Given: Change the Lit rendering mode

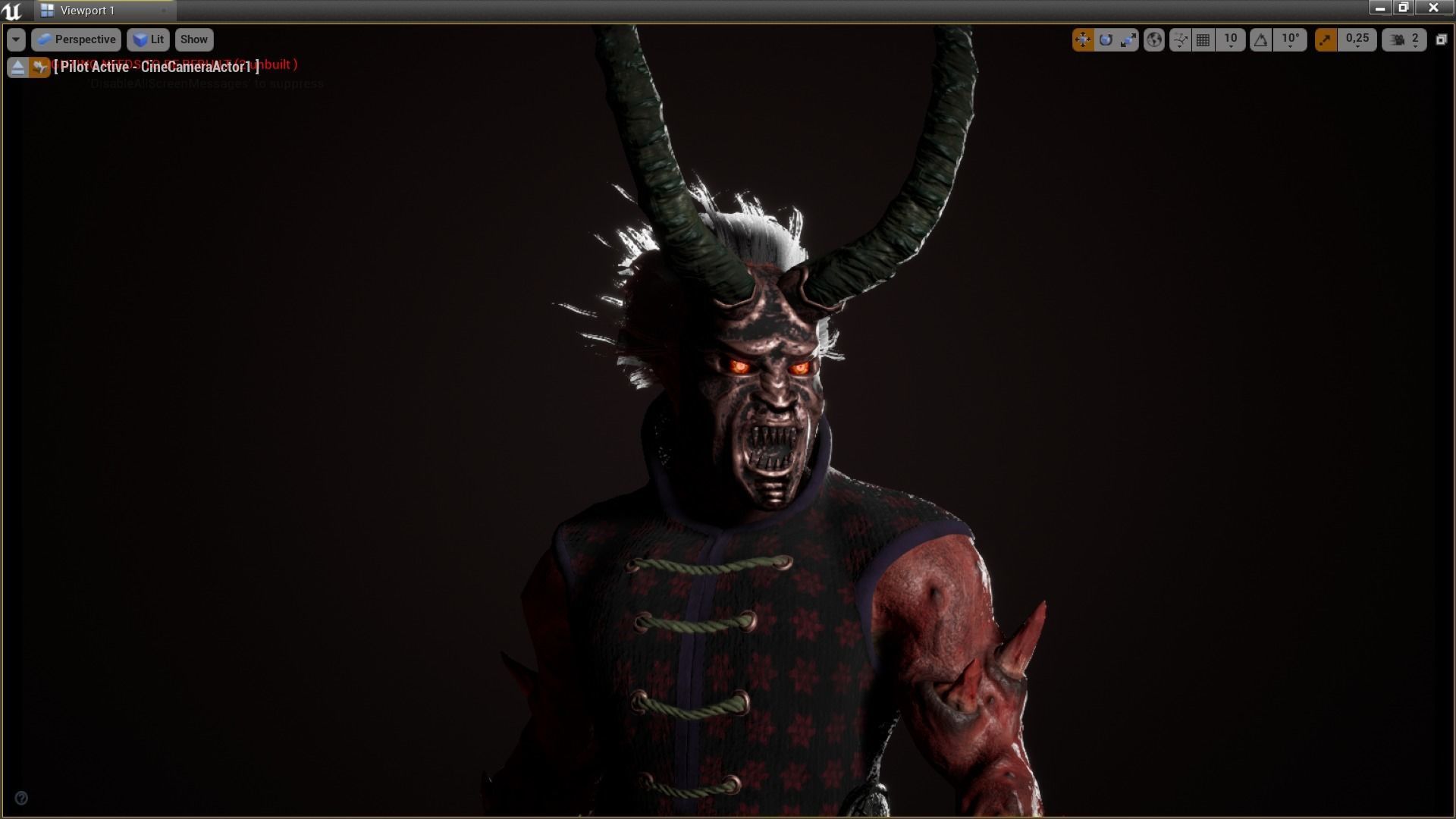Looking at the screenshot, I should [x=149, y=39].
